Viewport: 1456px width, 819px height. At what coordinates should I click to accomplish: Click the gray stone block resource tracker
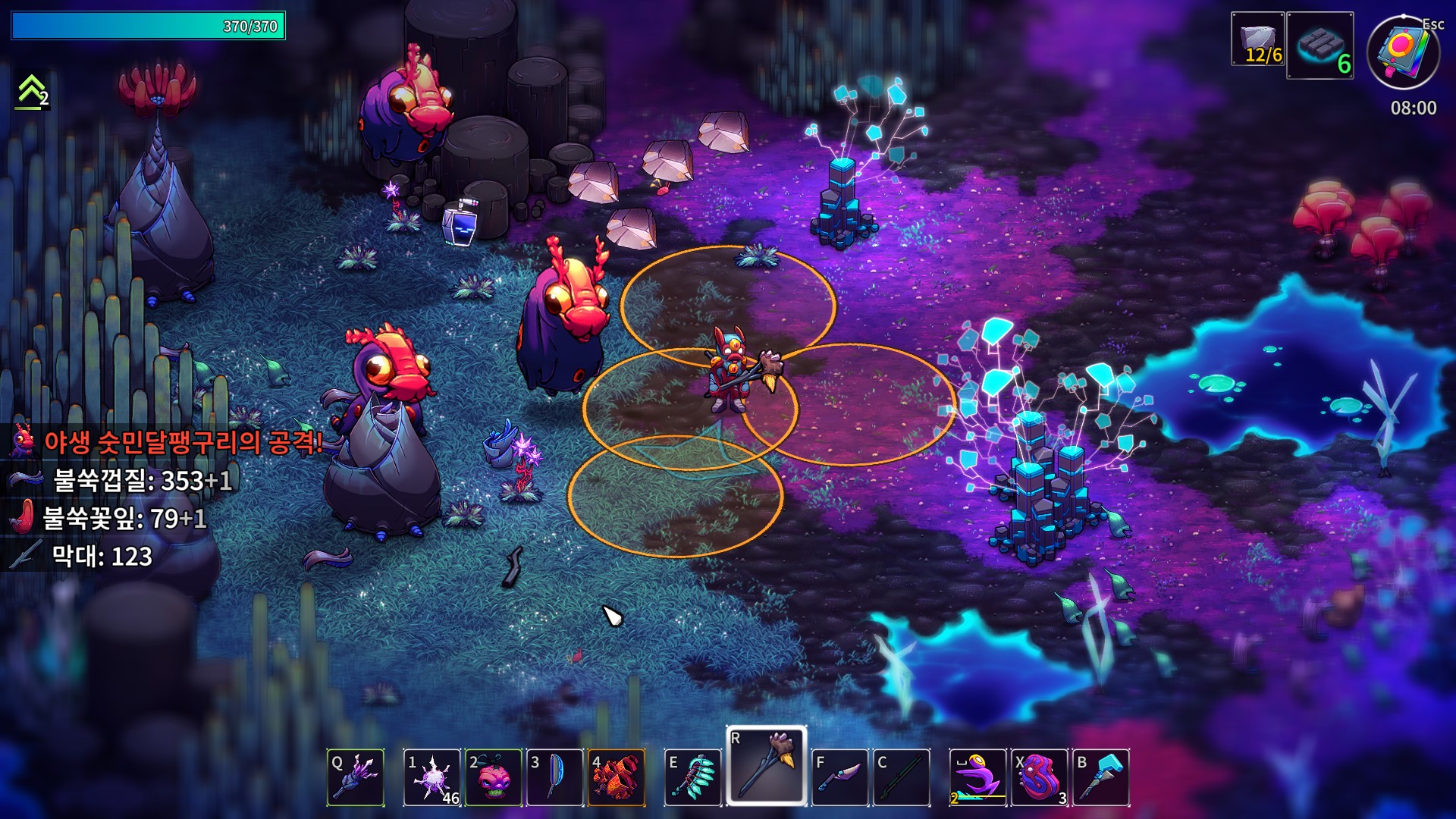coord(1258,39)
